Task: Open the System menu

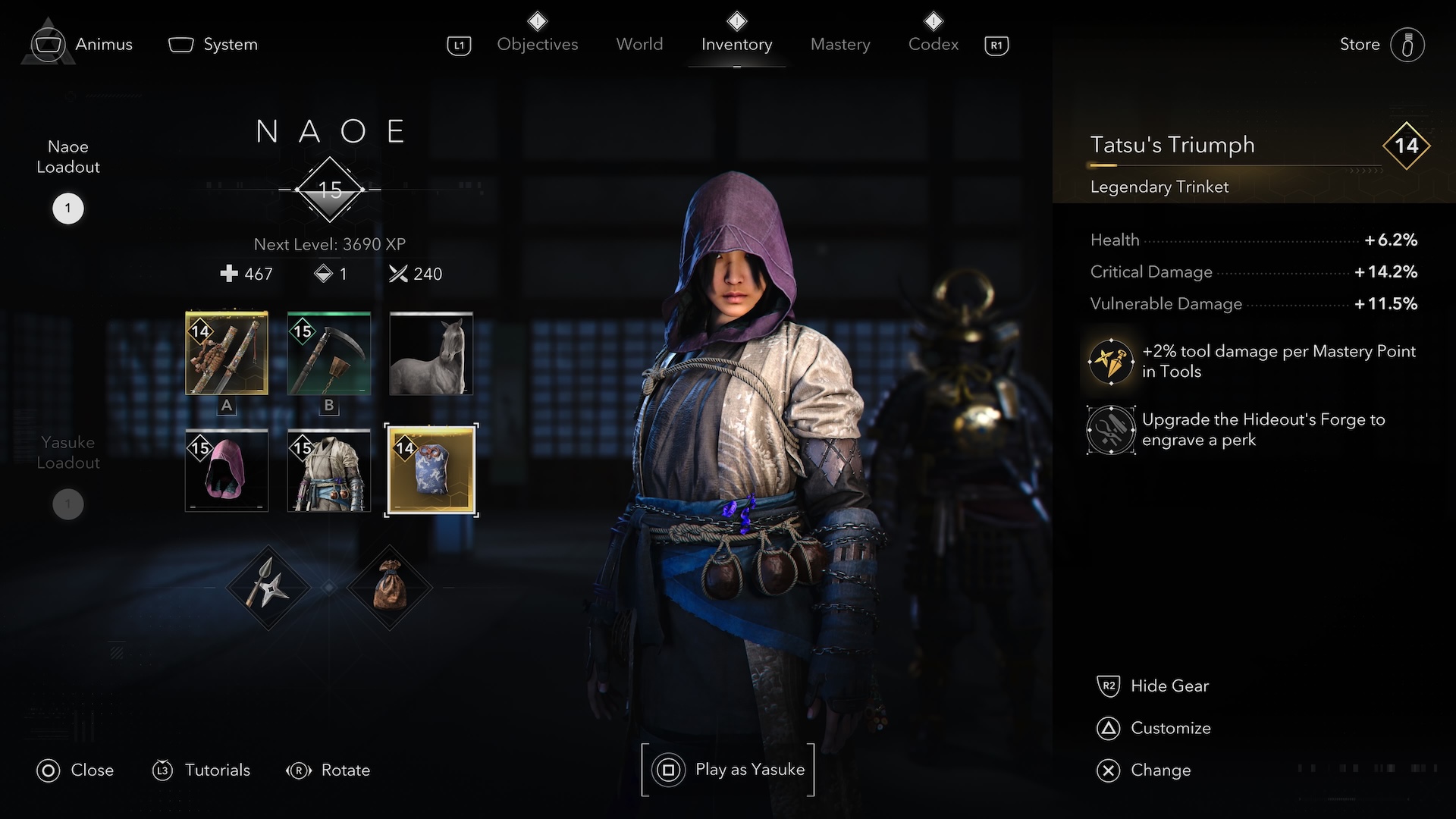Action: tap(213, 44)
